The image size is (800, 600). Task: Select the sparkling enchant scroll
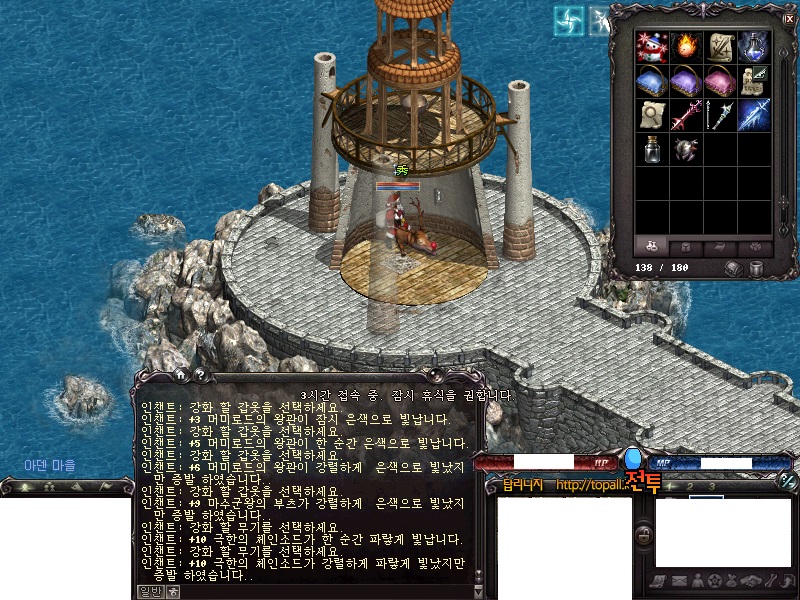(720, 46)
